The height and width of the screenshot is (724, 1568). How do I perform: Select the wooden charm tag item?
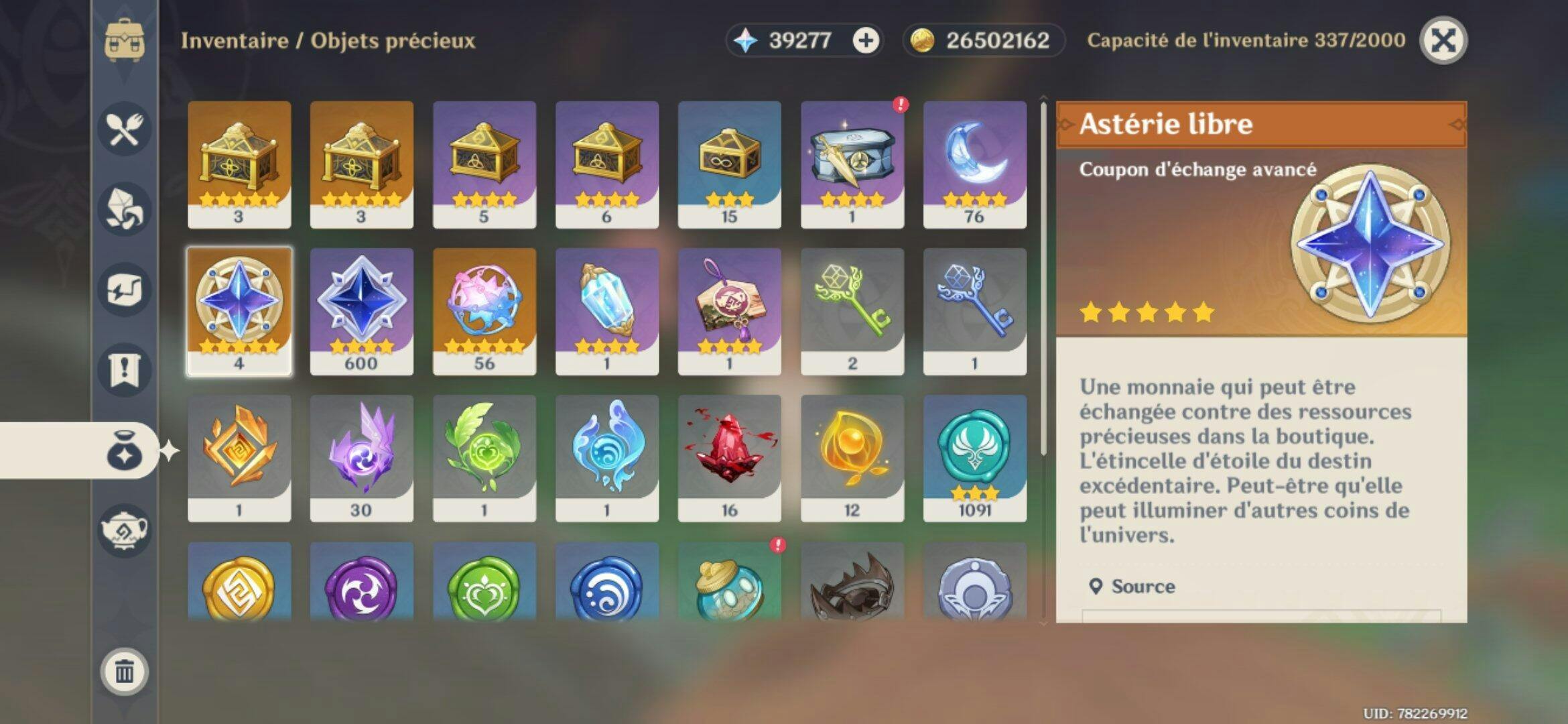coord(729,311)
